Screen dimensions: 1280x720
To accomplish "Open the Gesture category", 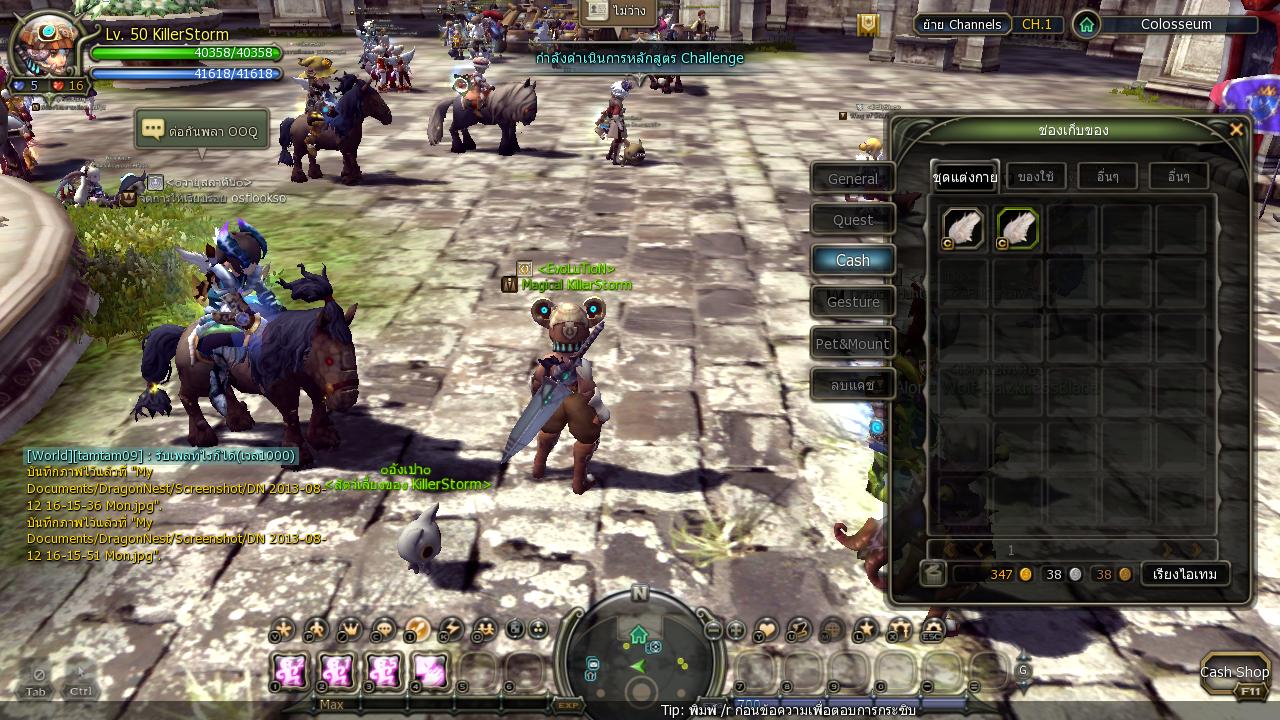I will [x=852, y=302].
